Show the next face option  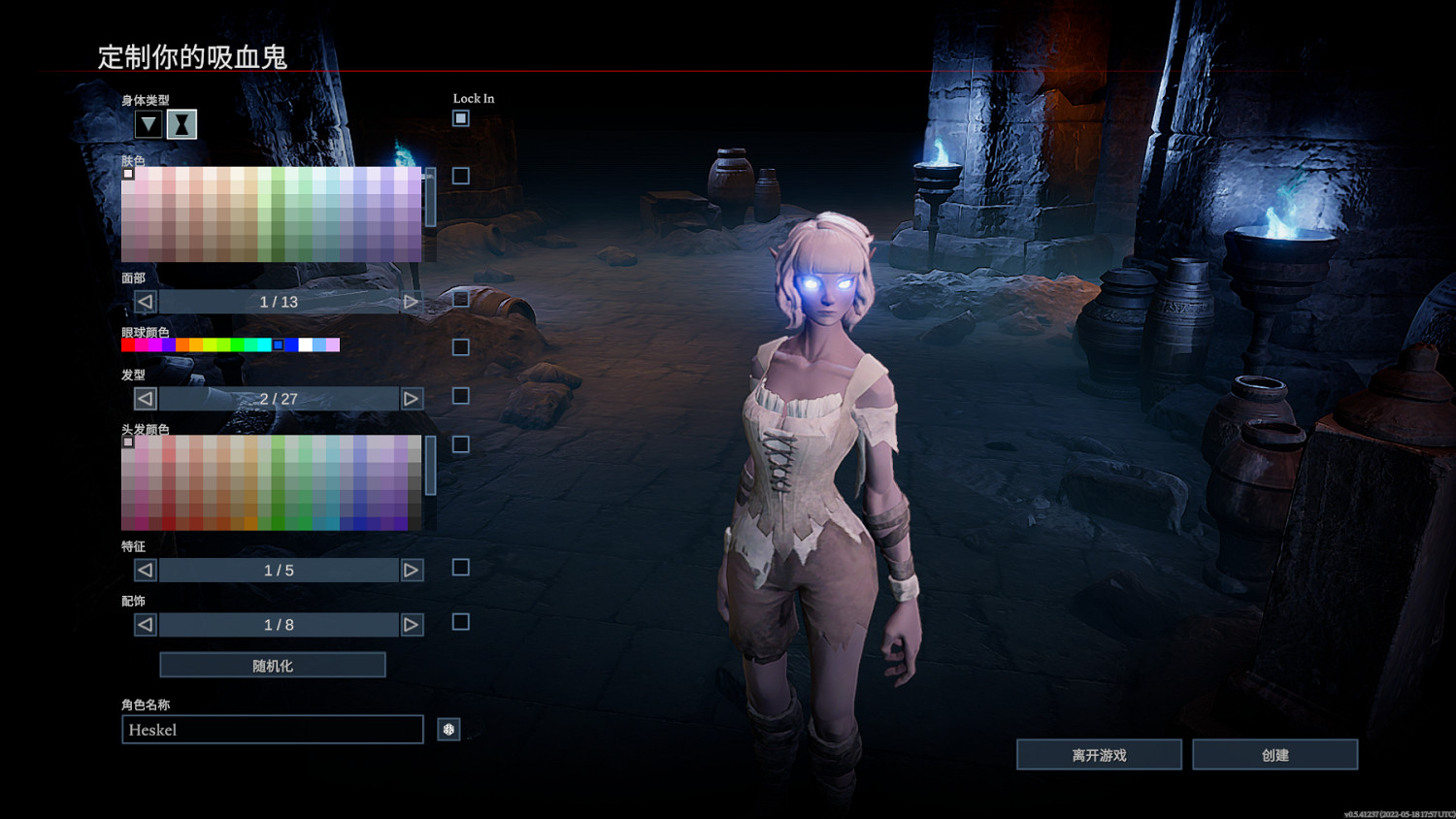point(412,302)
